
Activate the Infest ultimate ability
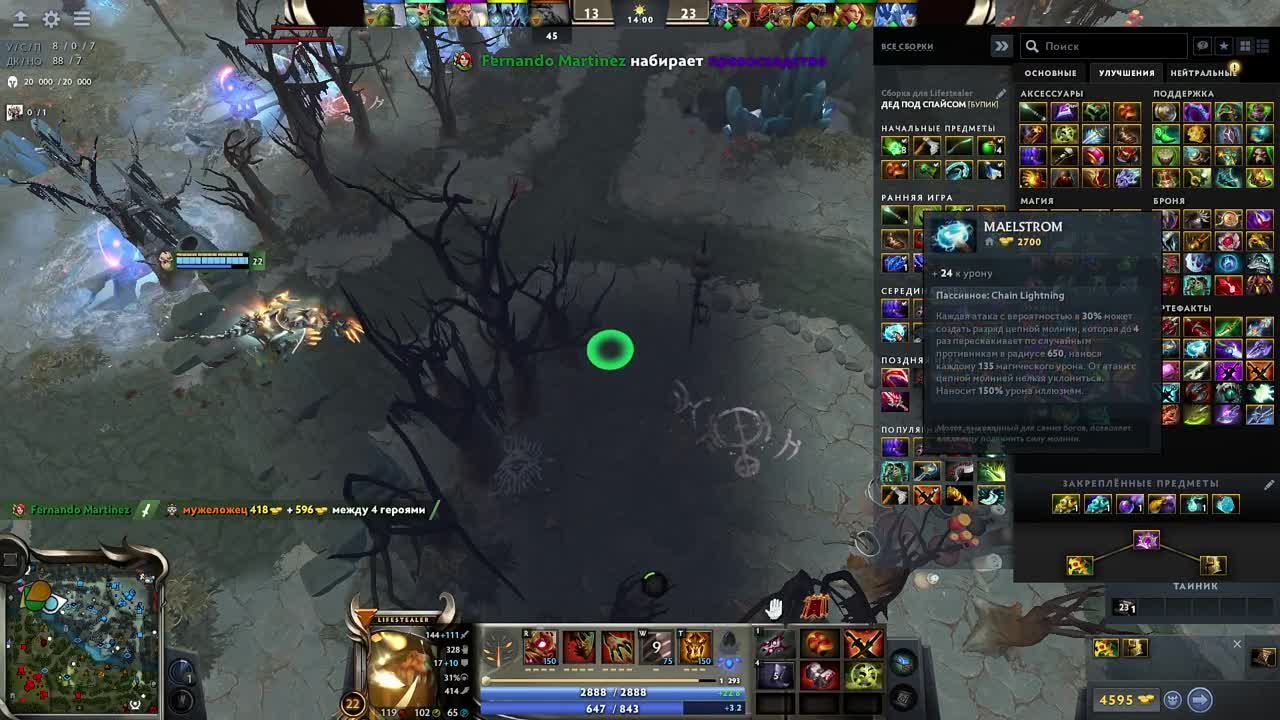[696, 648]
